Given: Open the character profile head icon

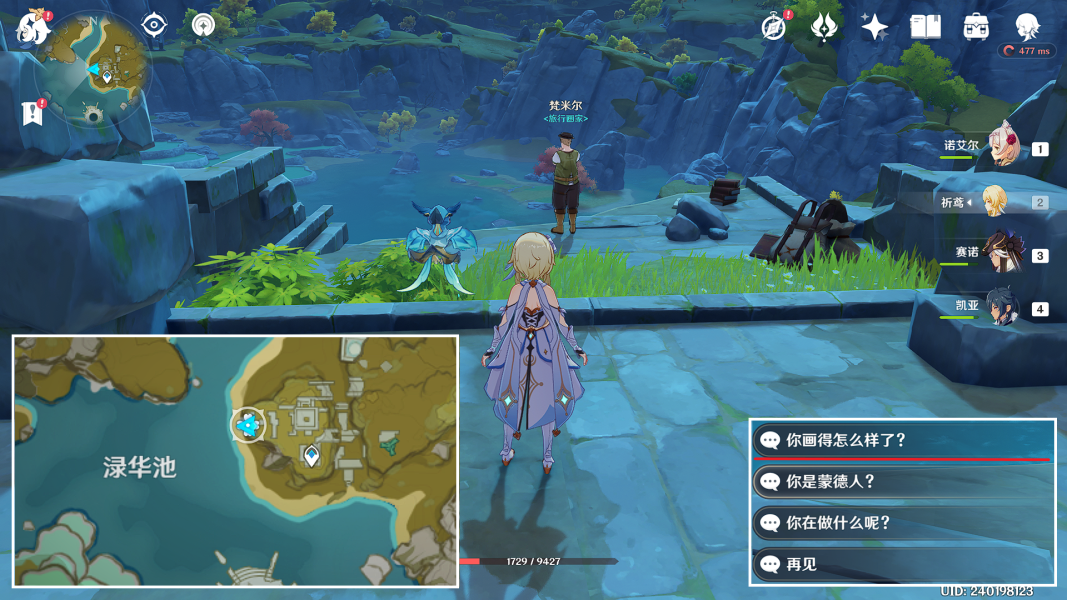Looking at the screenshot, I should point(1027,27).
